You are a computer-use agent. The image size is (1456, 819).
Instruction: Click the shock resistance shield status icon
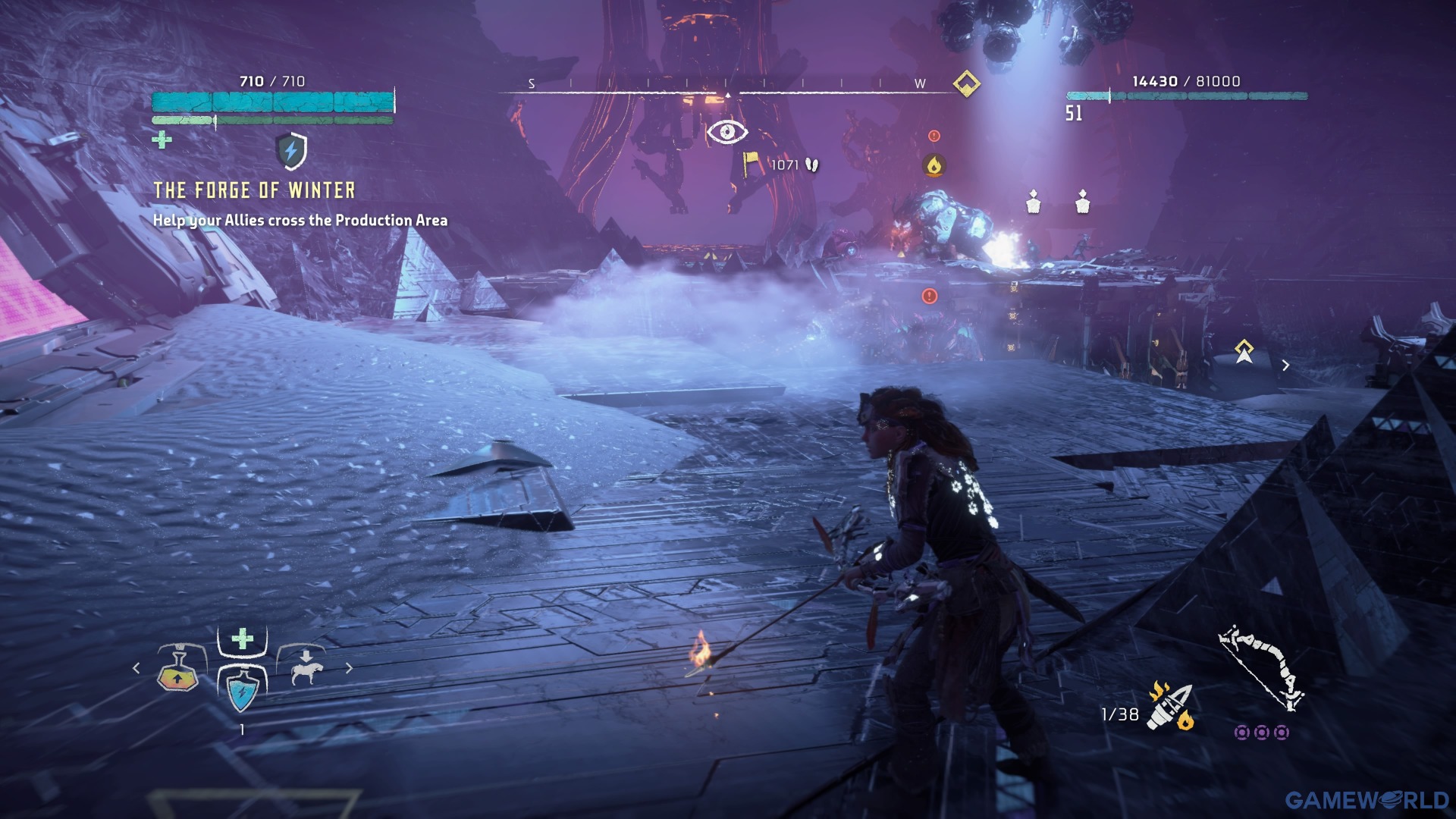(x=291, y=151)
